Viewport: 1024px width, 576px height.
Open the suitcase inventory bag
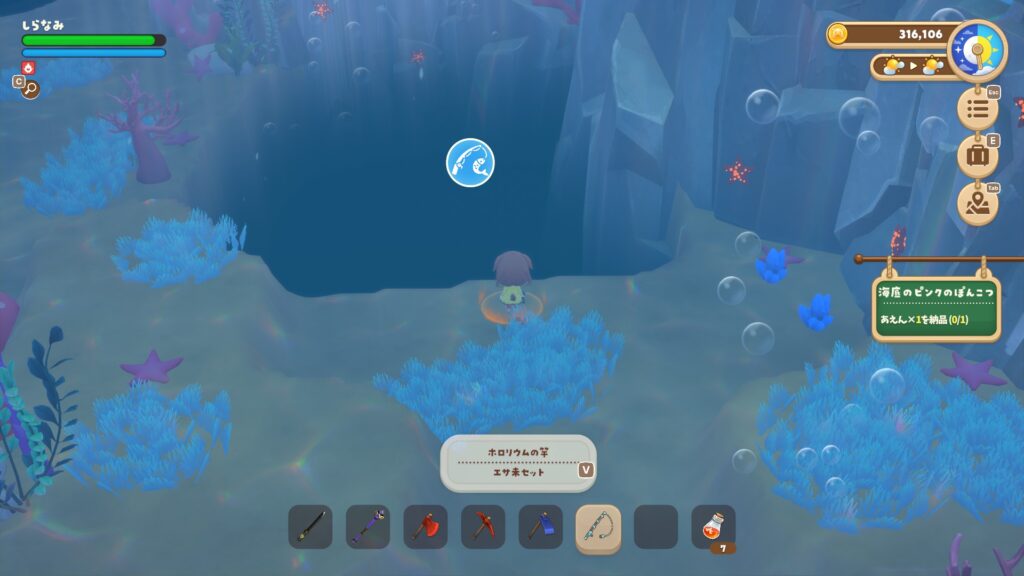coord(977,156)
